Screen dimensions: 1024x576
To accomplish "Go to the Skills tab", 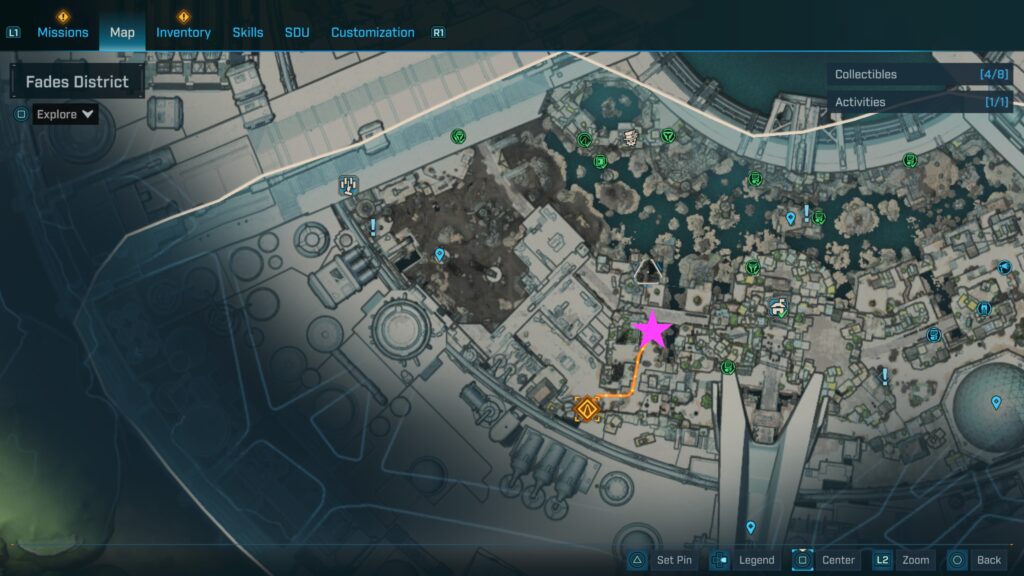I will (248, 32).
